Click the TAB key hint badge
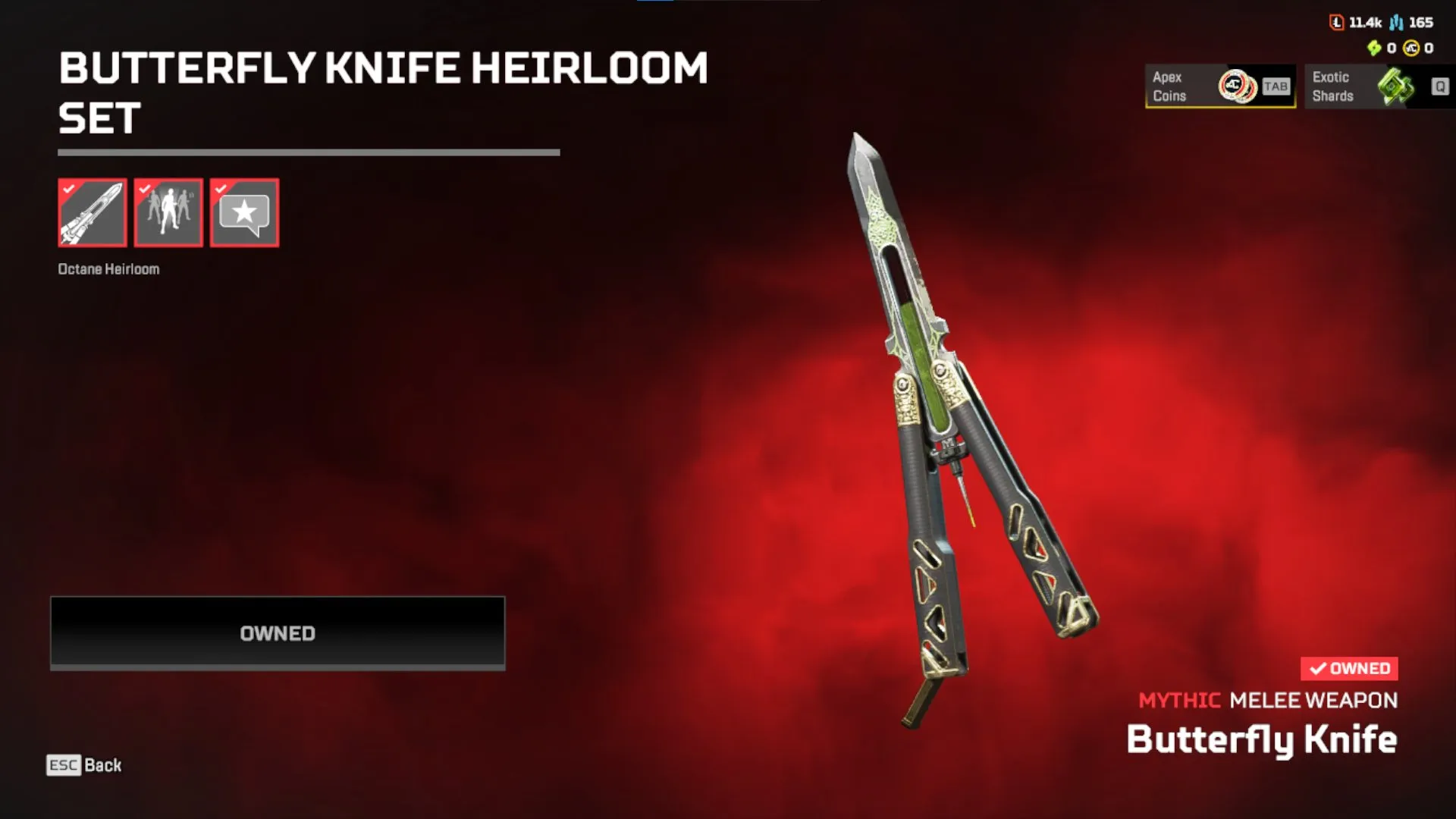This screenshot has width=1456, height=819. coord(1277,86)
